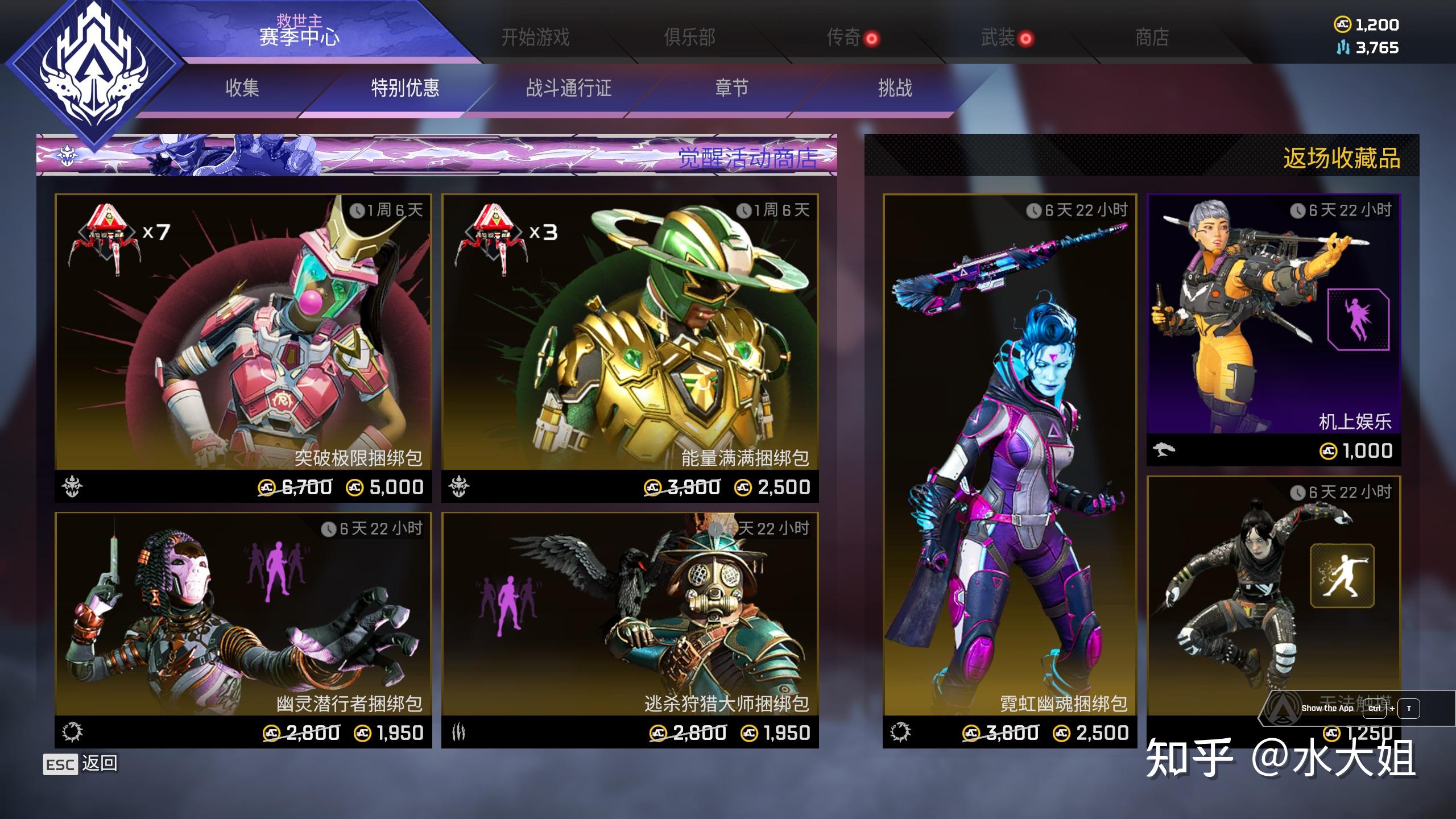View the 逃杀狩猎大师捆绑包 bundle
1456x819 pixels.
[x=630, y=628]
